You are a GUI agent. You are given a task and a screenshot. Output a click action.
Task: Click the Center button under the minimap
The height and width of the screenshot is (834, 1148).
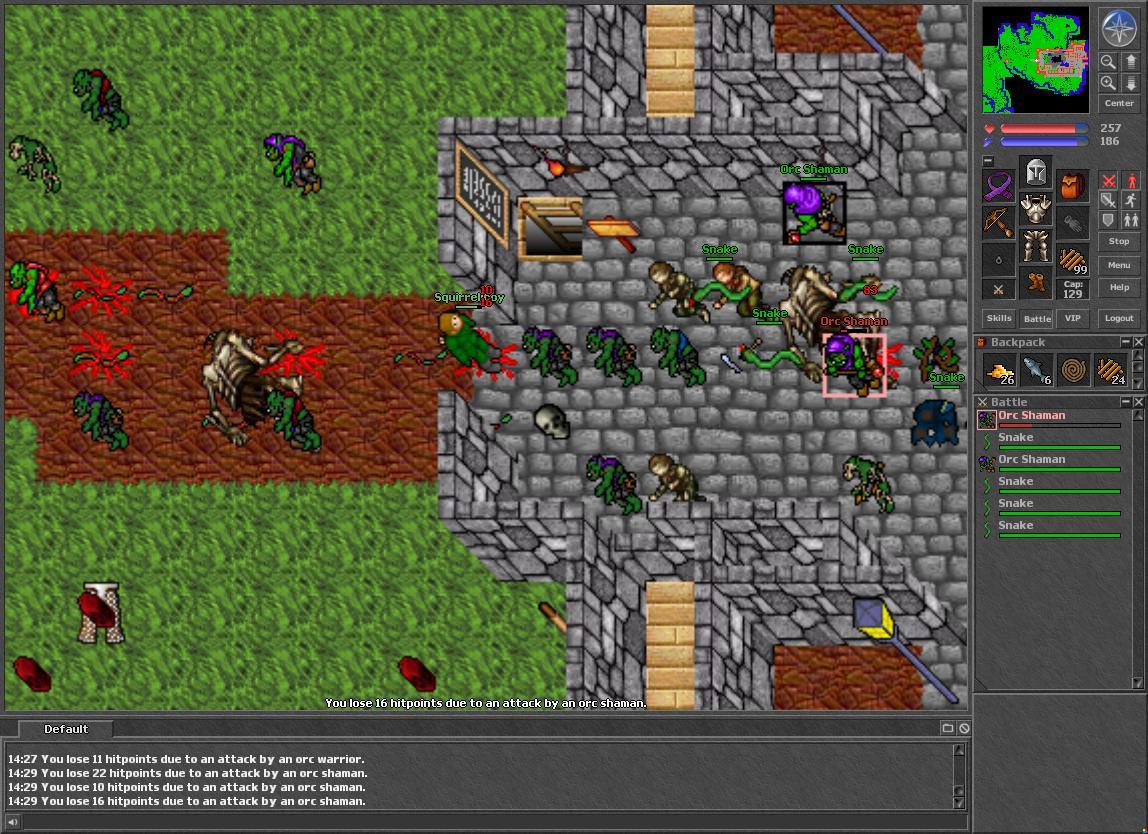coord(1119,103)
